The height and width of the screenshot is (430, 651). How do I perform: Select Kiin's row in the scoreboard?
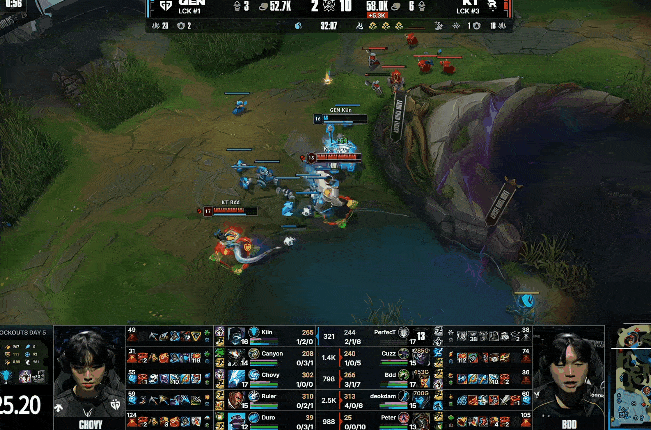270,334
